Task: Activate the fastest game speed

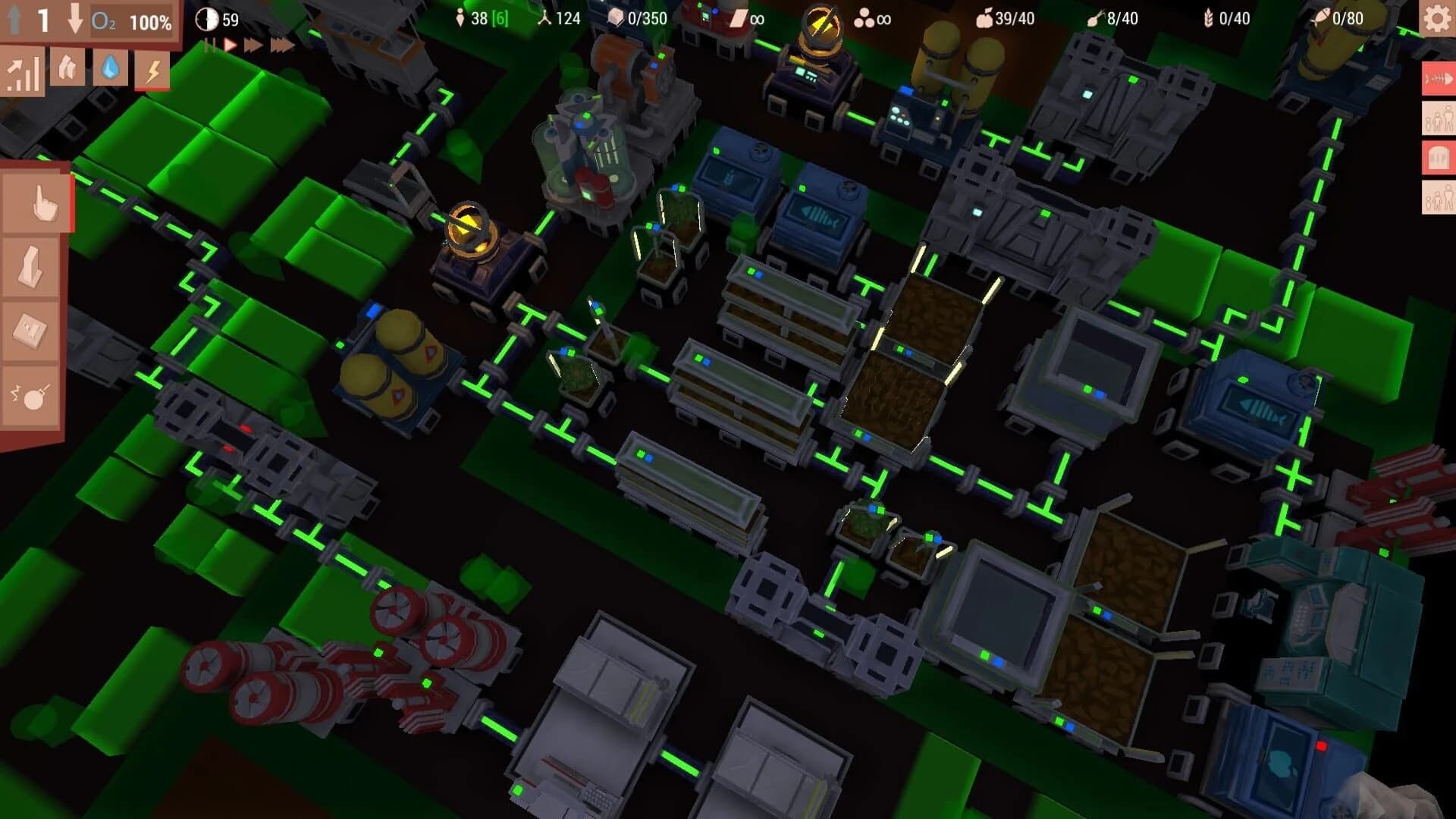Action: (x=281, y=43)
